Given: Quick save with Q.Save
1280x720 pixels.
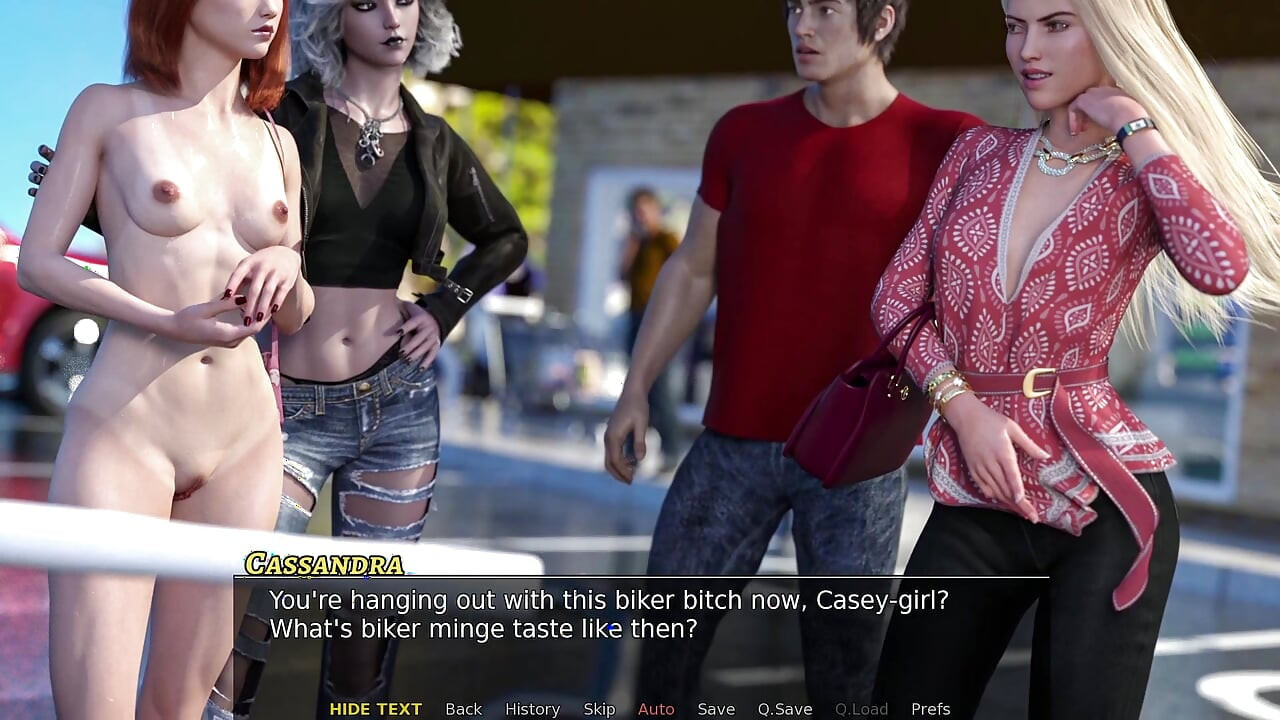Looking at the screenshot, I should click(784, 709).
